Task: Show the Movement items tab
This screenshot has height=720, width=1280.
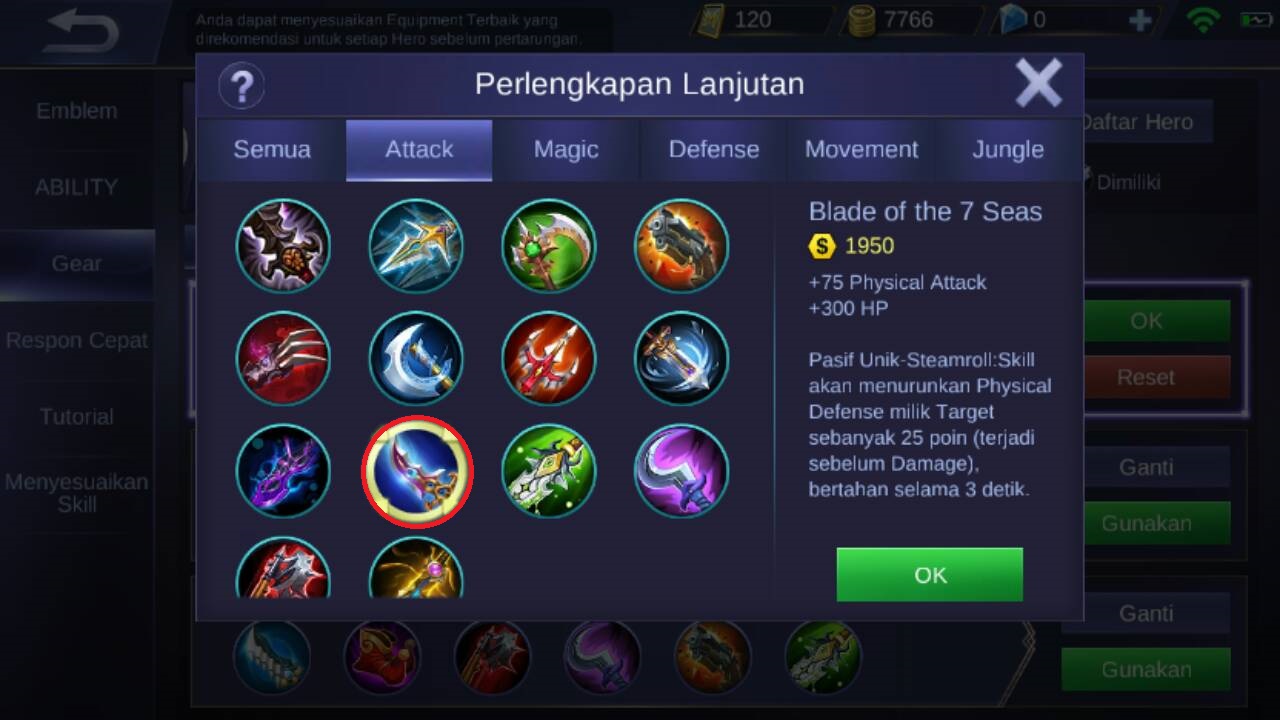Action: [x=861, y=150]
